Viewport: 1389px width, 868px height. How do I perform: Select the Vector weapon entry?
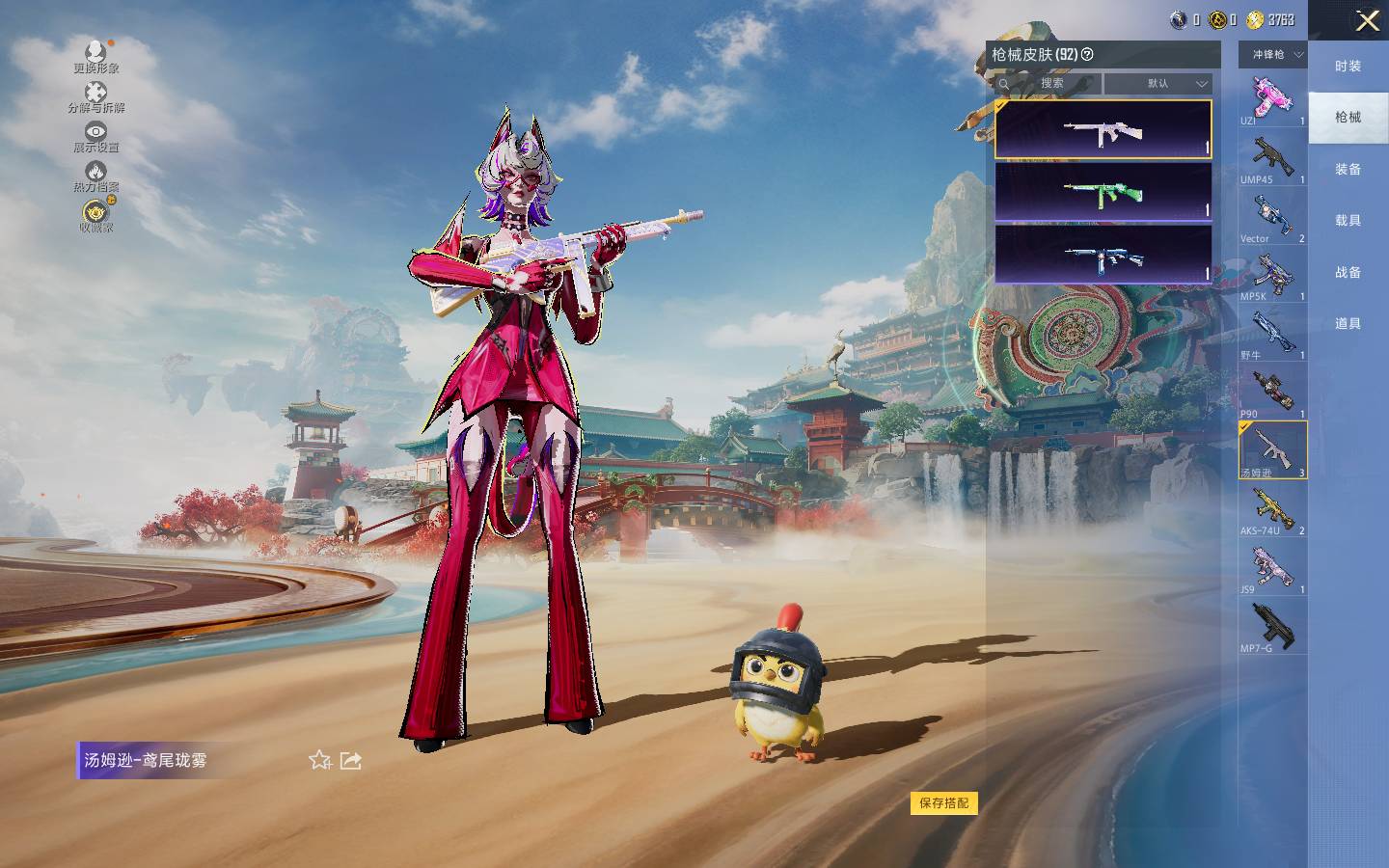tap(1272, 218)
